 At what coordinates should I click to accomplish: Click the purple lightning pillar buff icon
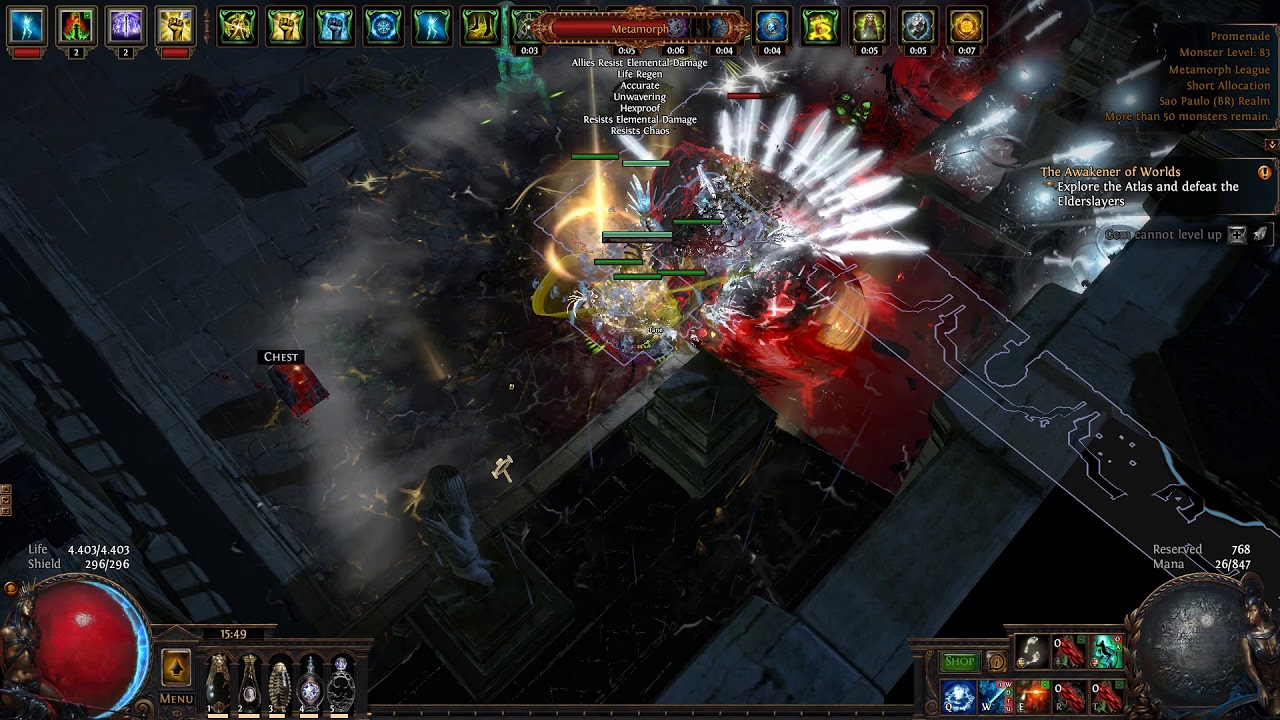126,27
